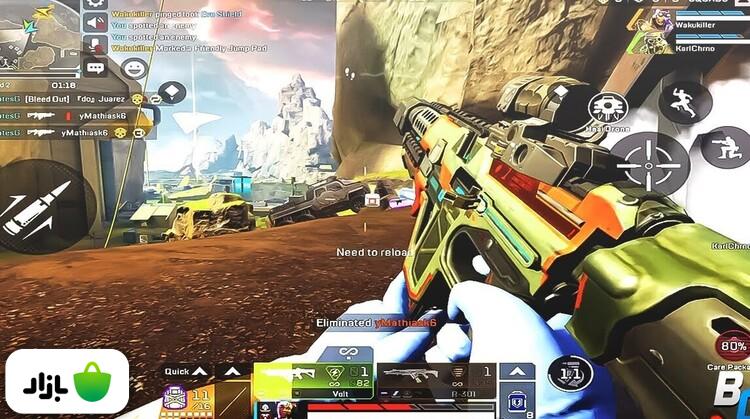
Task: Tap the bullet fire button
Action: (x=41, y=205)
